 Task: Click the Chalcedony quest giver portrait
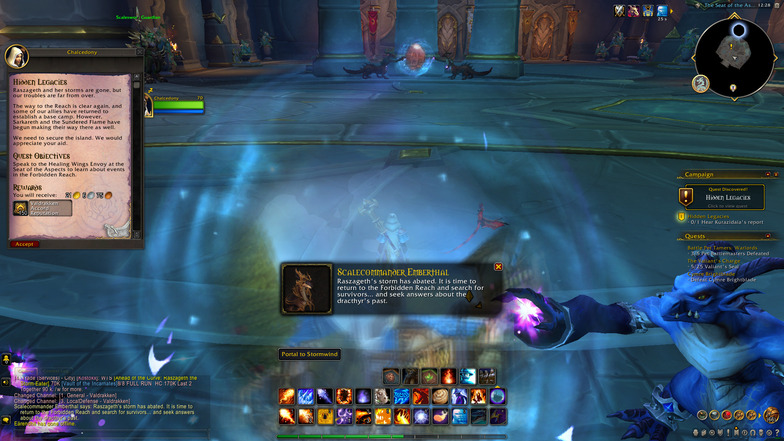click(17, 57)
